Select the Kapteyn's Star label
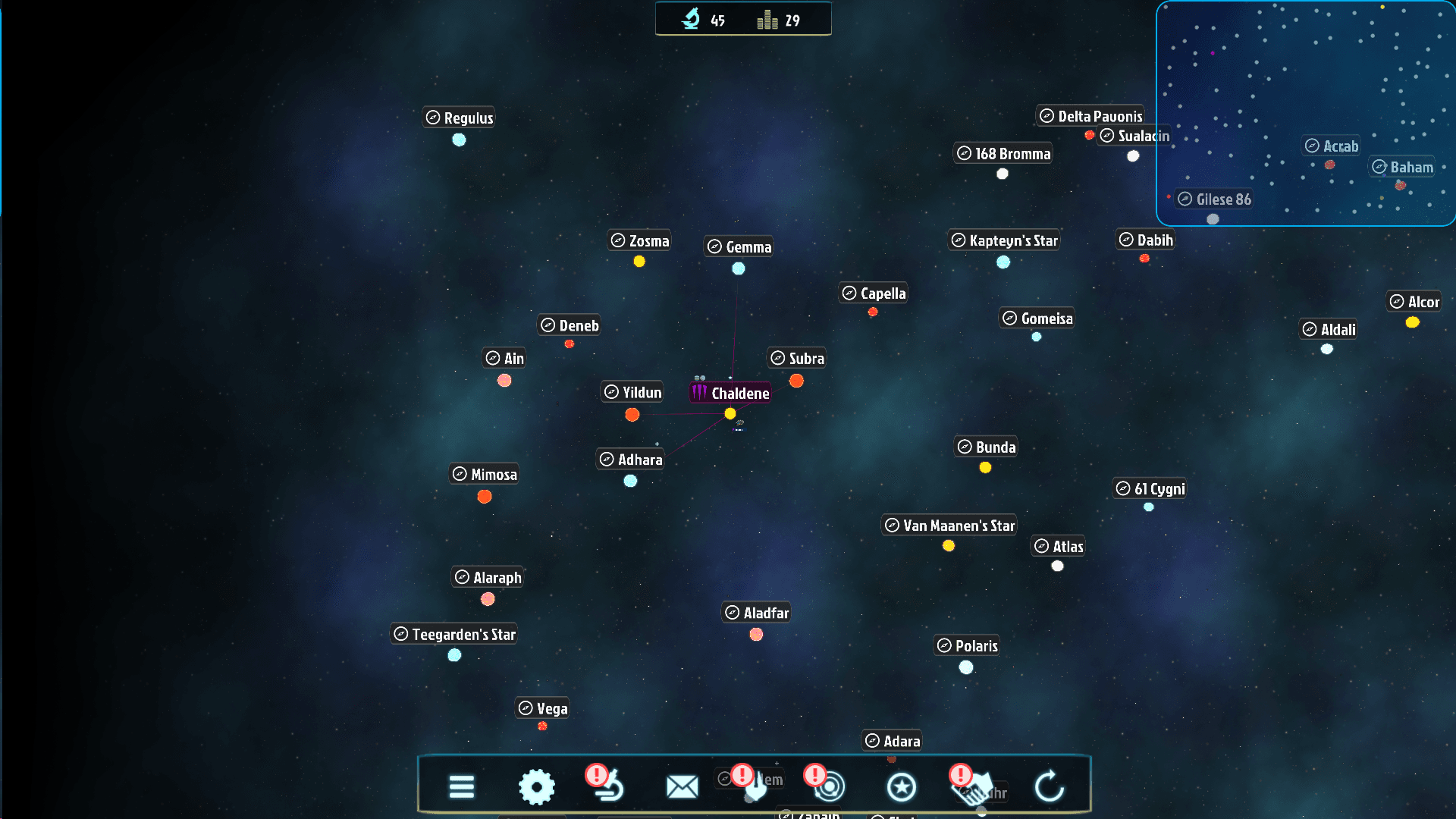This screenshot has width=1456, height=819. pos(1004,240)
